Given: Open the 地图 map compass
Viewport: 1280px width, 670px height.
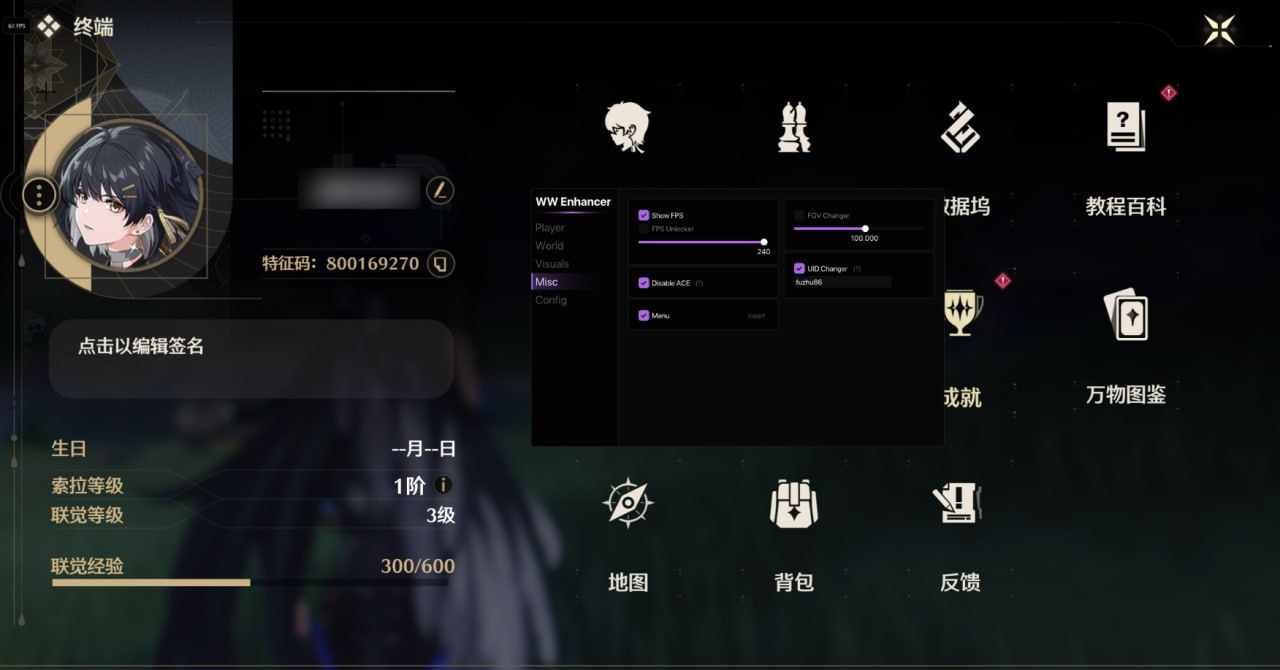Looking at the screenshot, I should 628,502.
